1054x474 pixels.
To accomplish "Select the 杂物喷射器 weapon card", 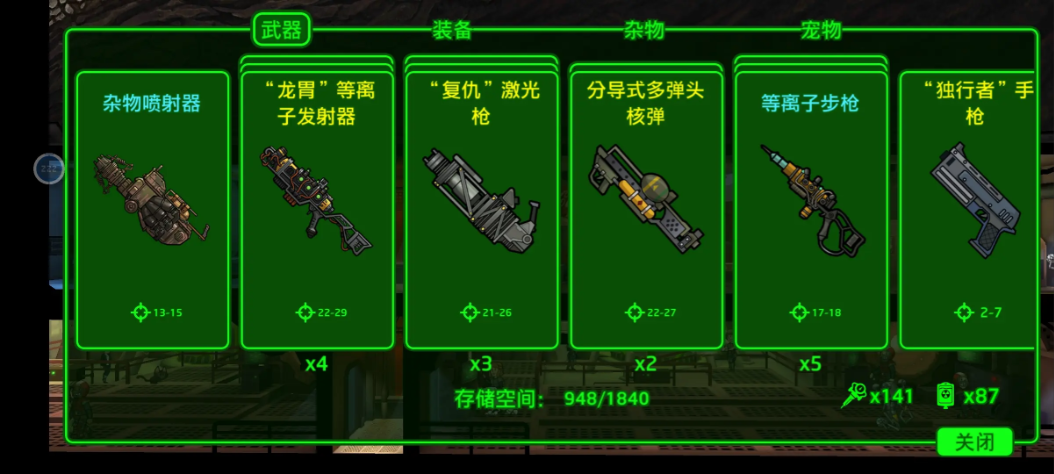I will pos(153,210).
